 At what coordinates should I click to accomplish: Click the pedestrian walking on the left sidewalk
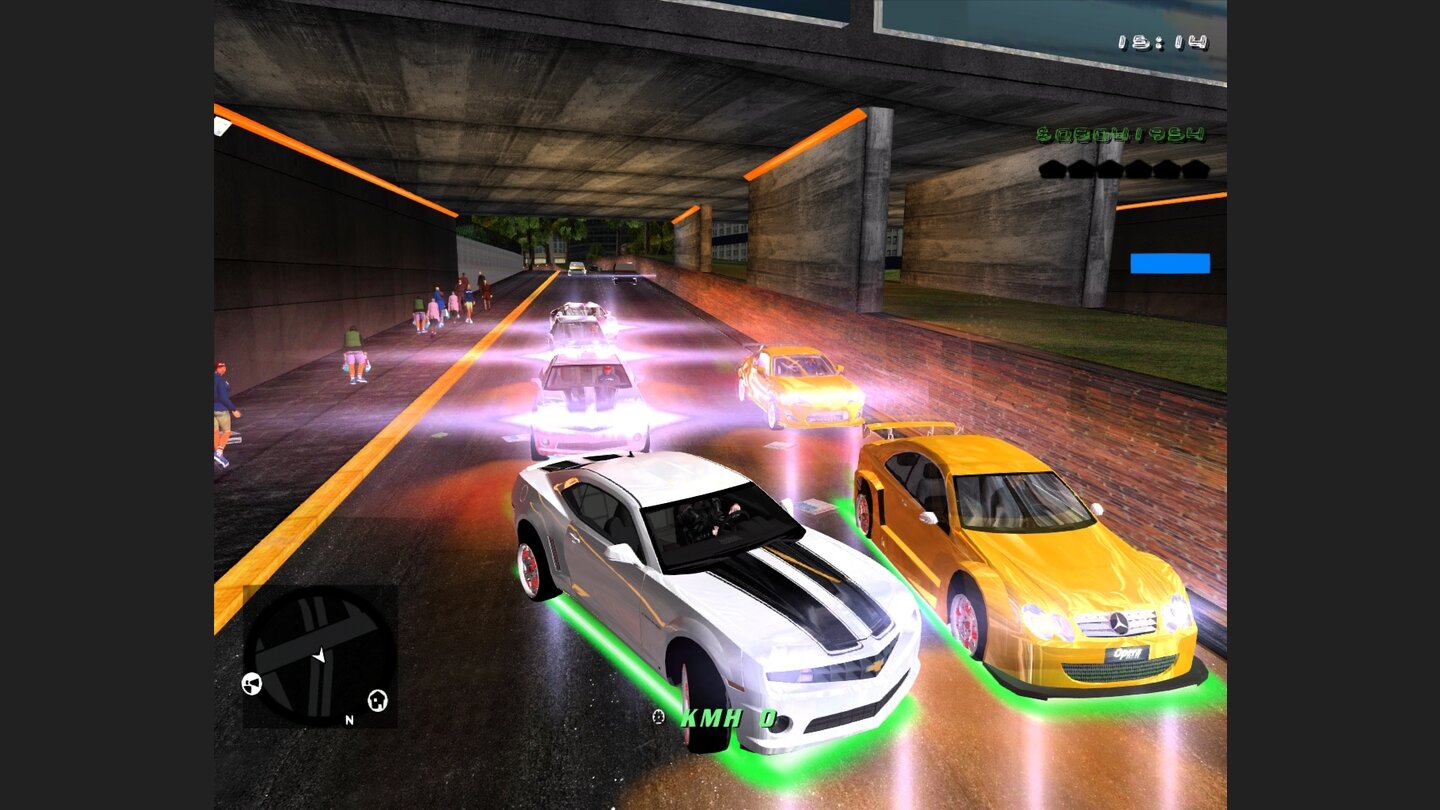click(222, 410)
